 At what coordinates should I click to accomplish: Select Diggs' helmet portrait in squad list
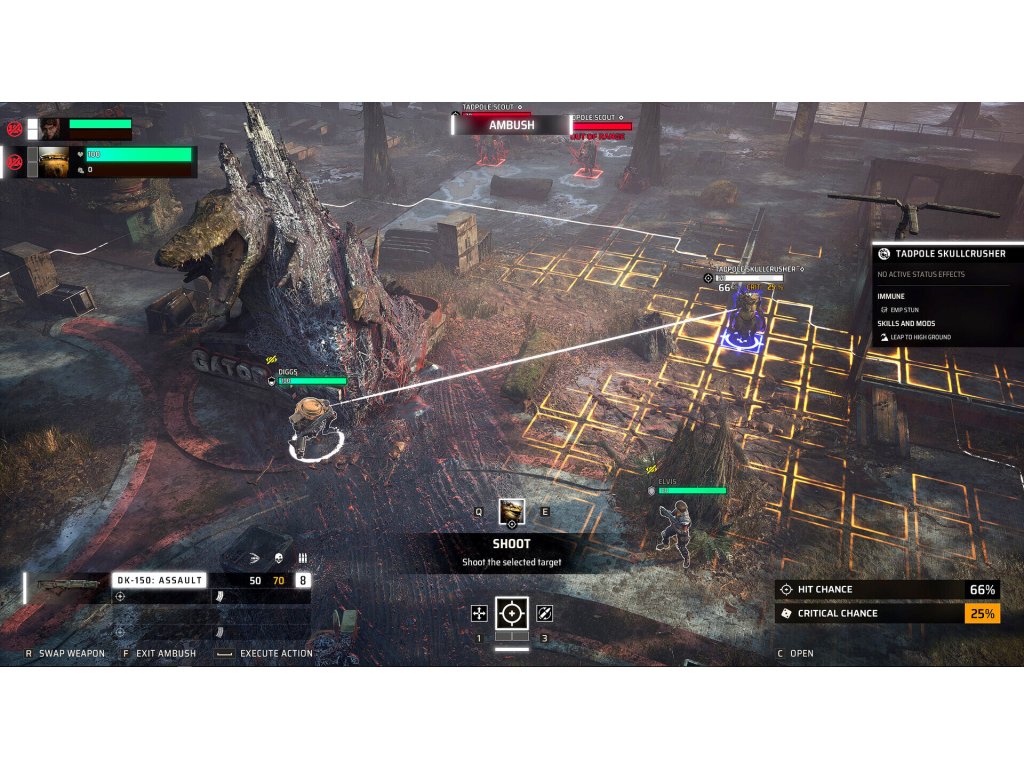click(54, 160)
